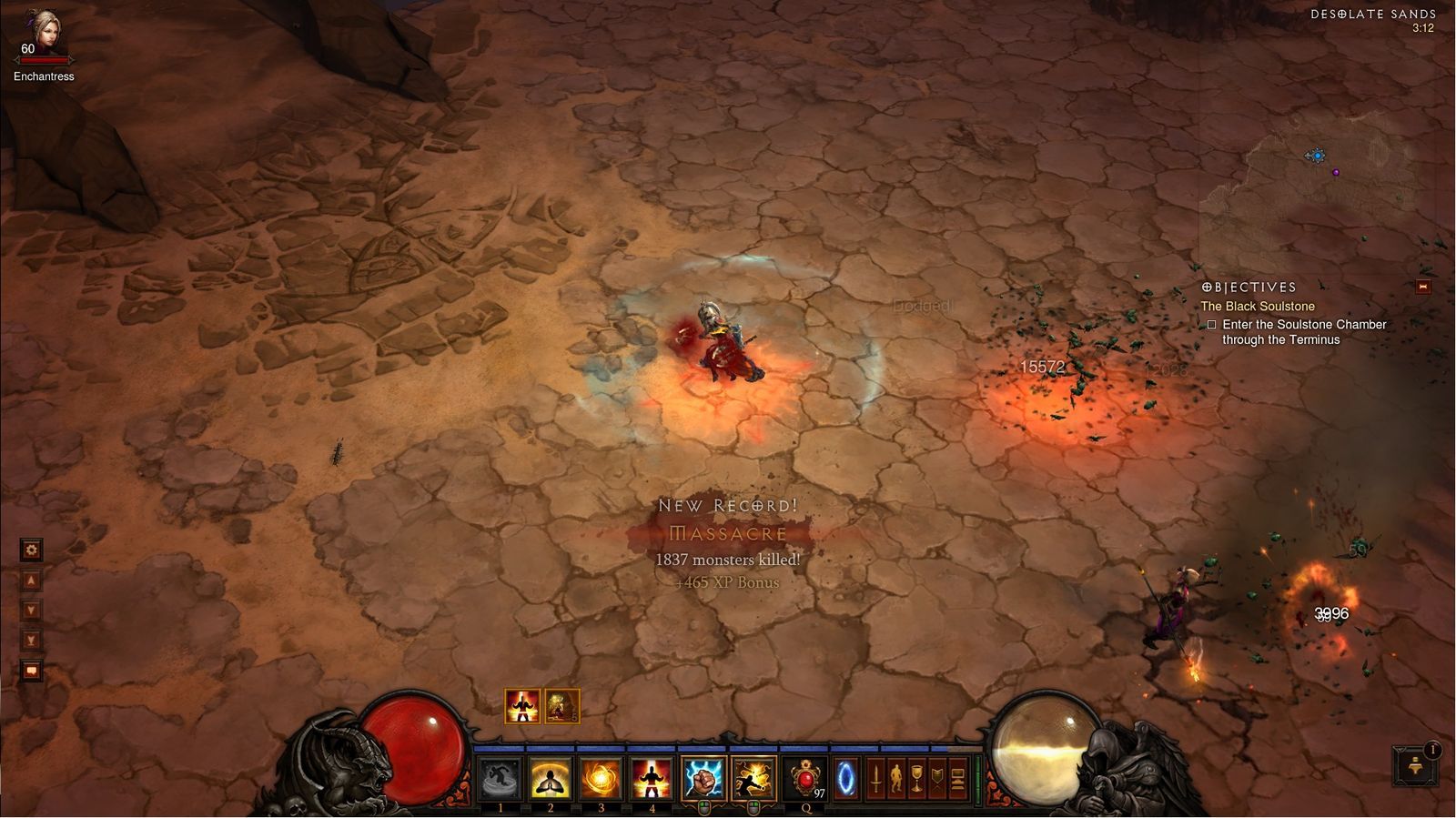Open the chalice menu button
1456x818 pixels.
click(x=916, y=779)
